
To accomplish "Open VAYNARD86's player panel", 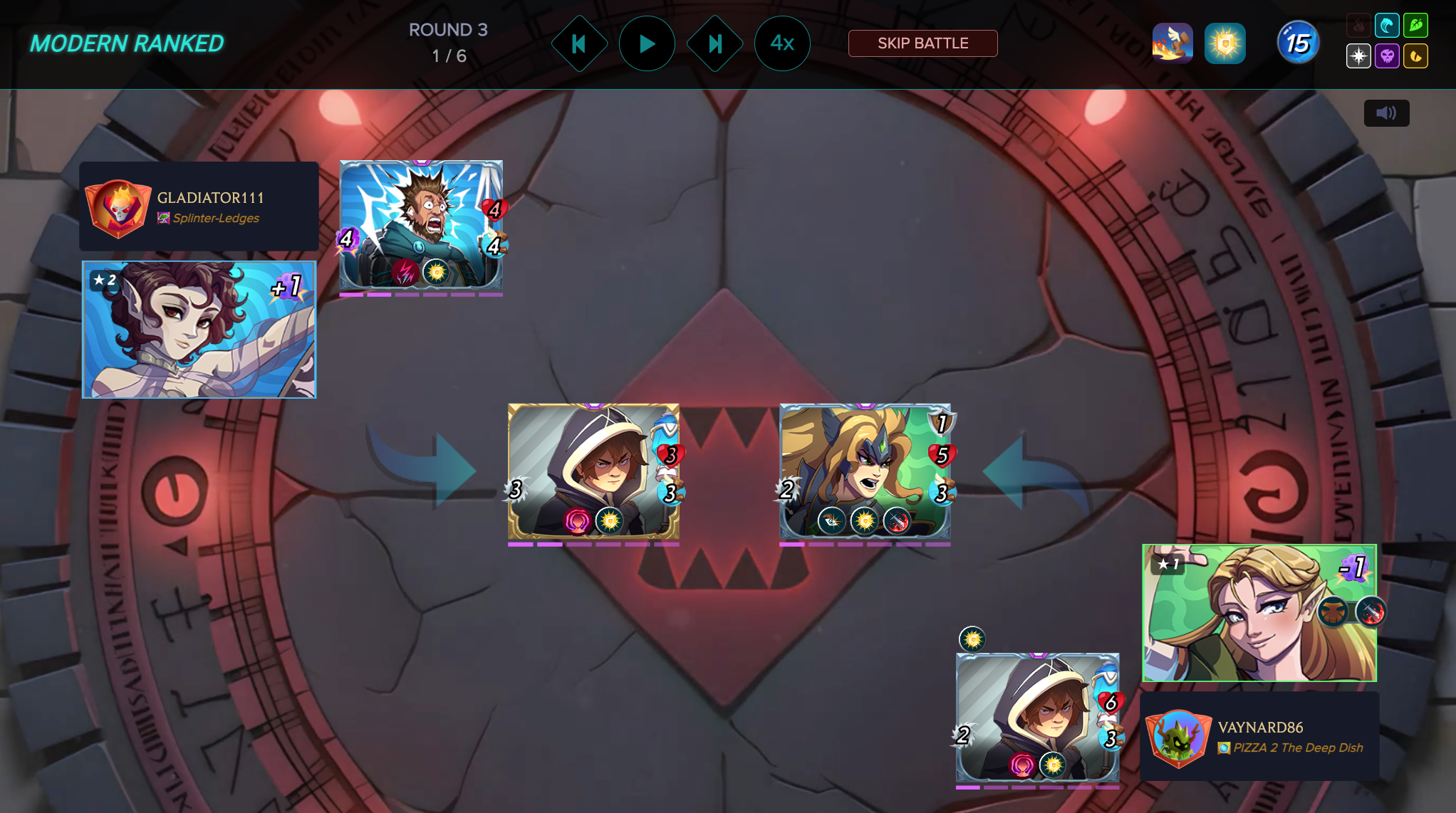I will tap(1259, 737).
